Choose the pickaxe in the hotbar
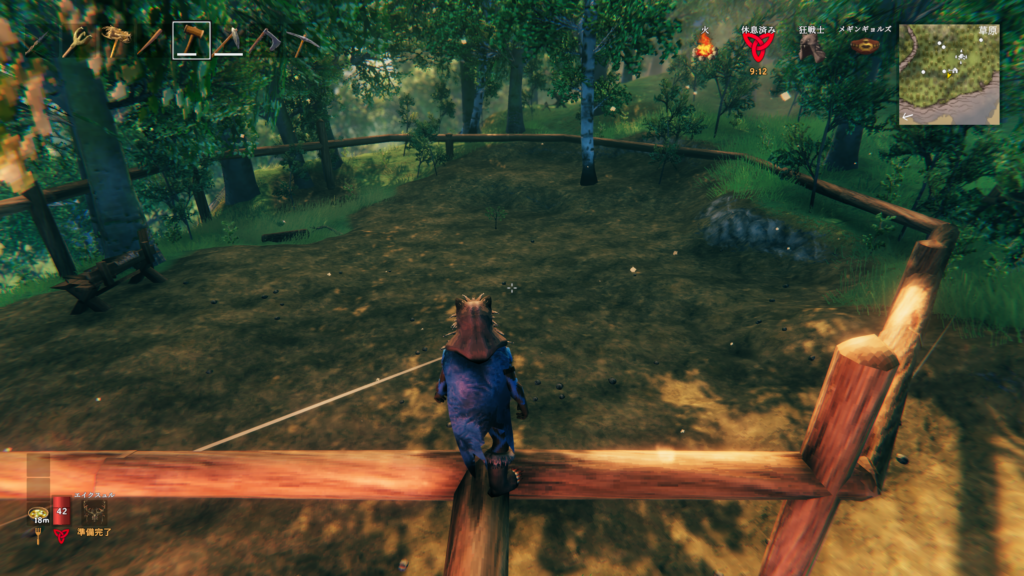 click(x=303, y=42)
